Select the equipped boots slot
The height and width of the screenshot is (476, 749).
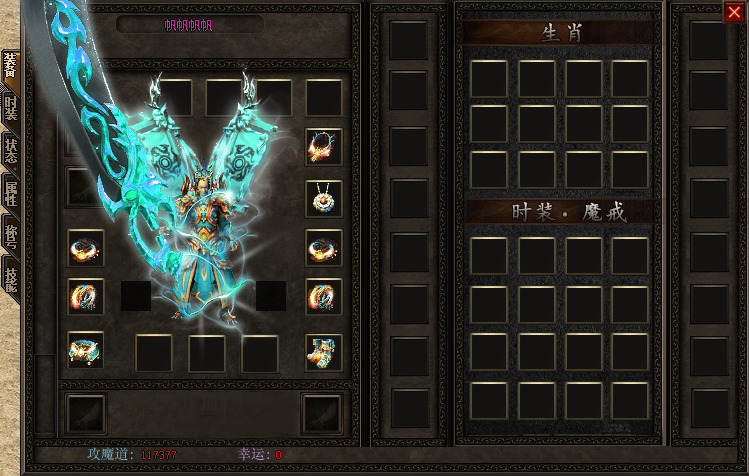pyautogui.click(x=323, y=350)
